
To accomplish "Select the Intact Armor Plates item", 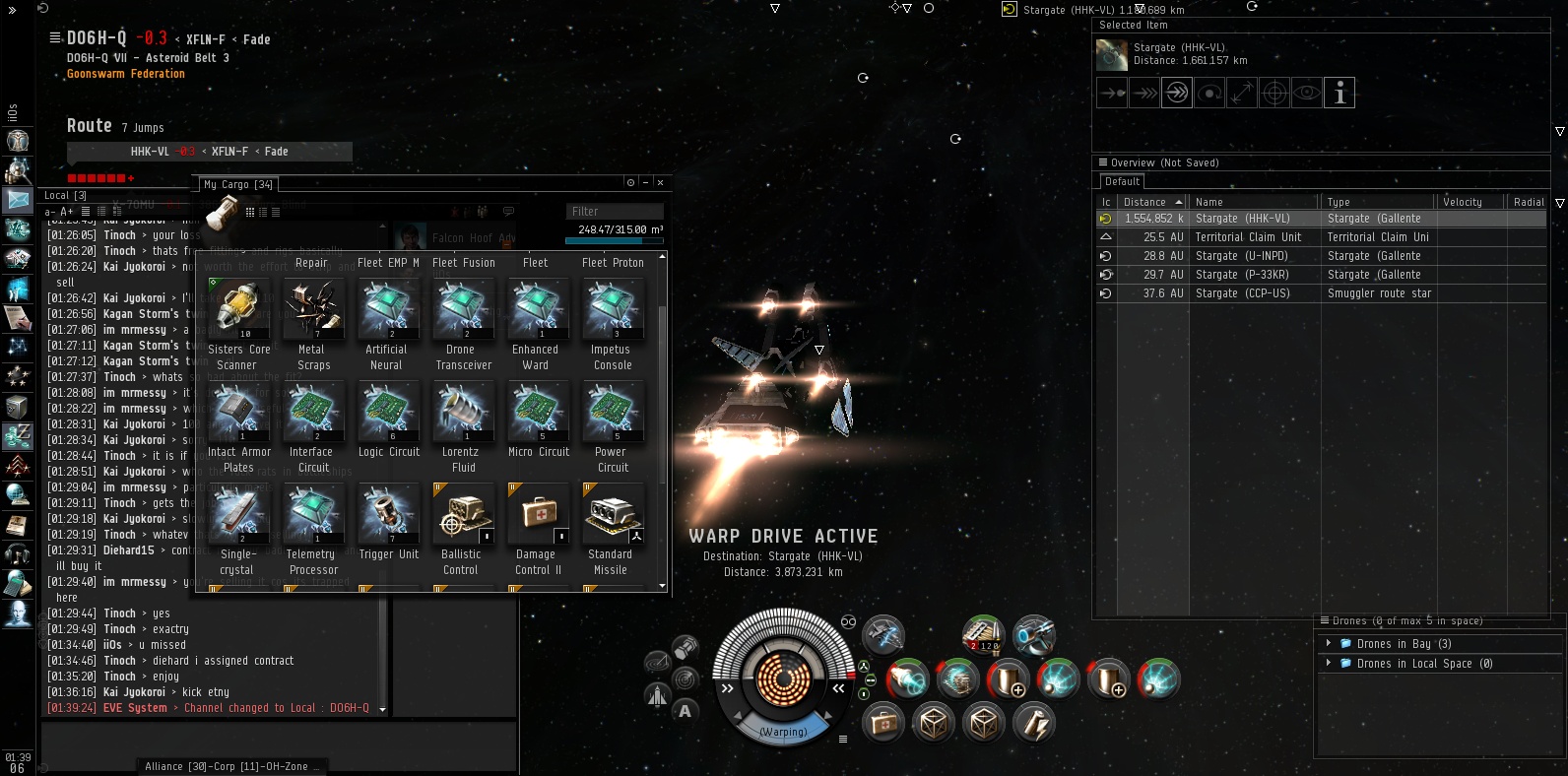I will [237, 412].
